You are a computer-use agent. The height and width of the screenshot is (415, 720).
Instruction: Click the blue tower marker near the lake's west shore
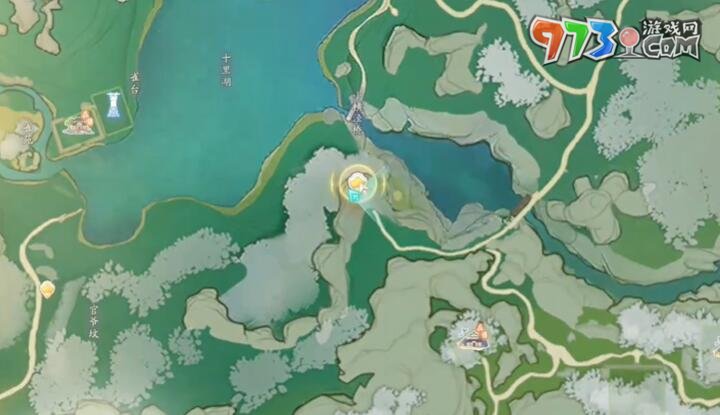[x=111, y=107]
